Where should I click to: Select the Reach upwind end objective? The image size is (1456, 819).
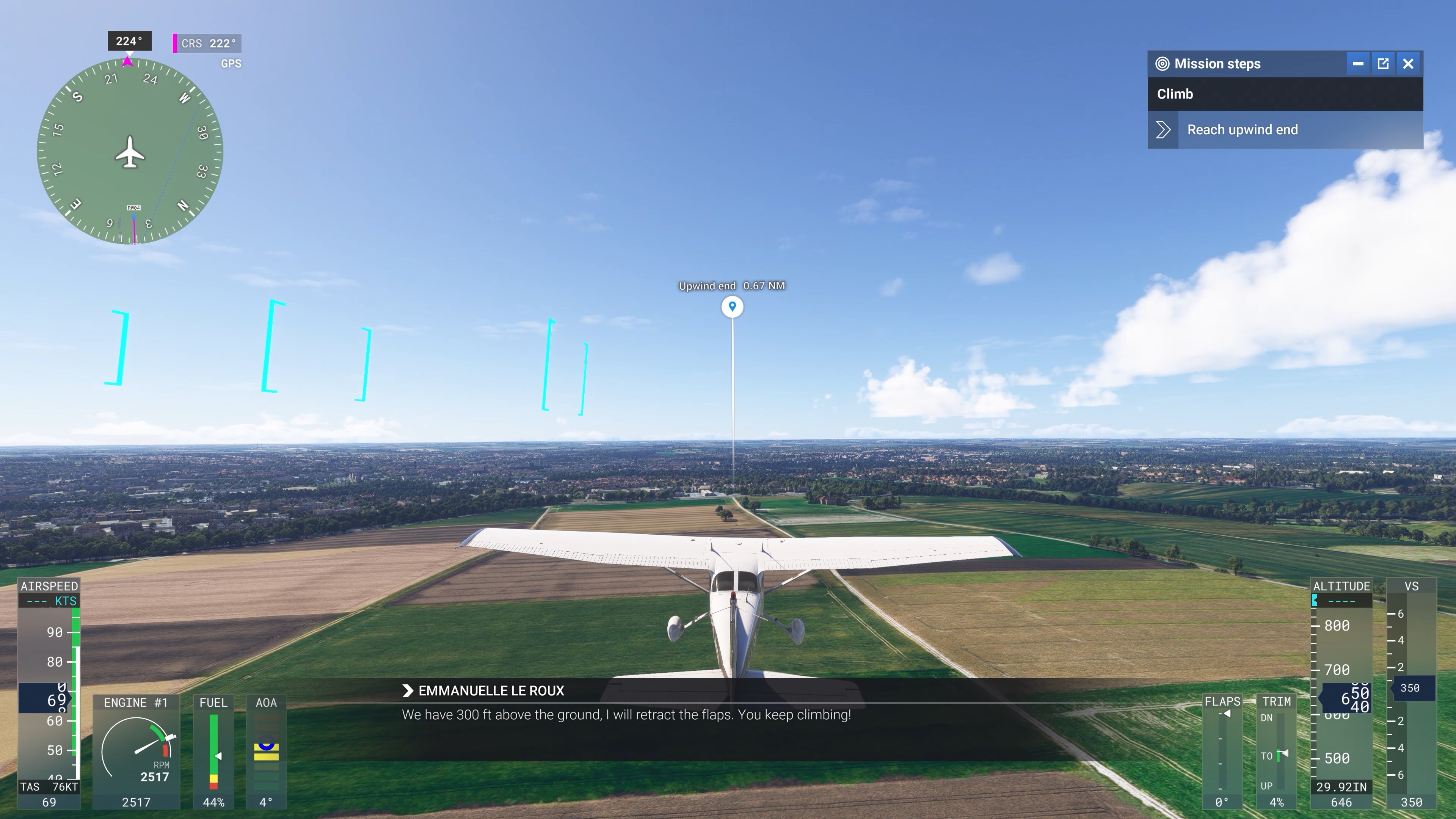point(1242,129)
